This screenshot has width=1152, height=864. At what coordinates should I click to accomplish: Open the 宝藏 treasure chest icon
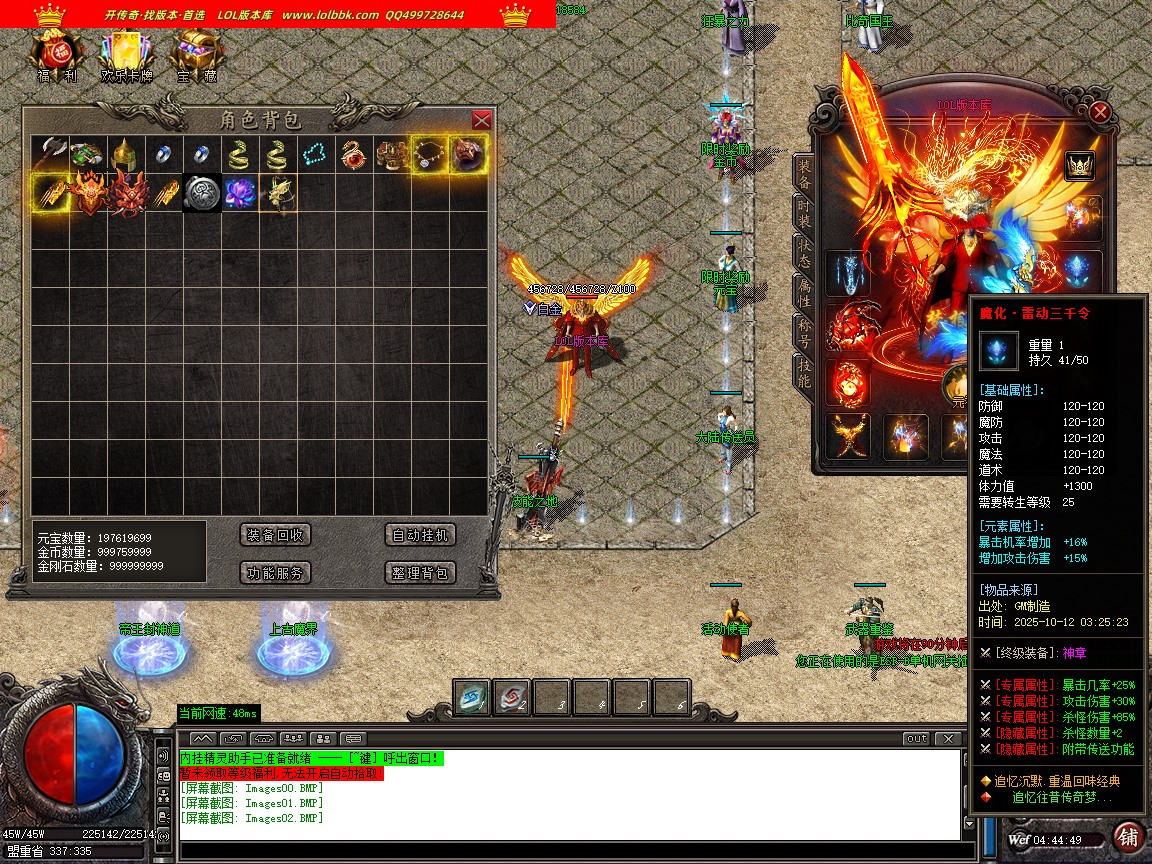click(x=196, y=56)
